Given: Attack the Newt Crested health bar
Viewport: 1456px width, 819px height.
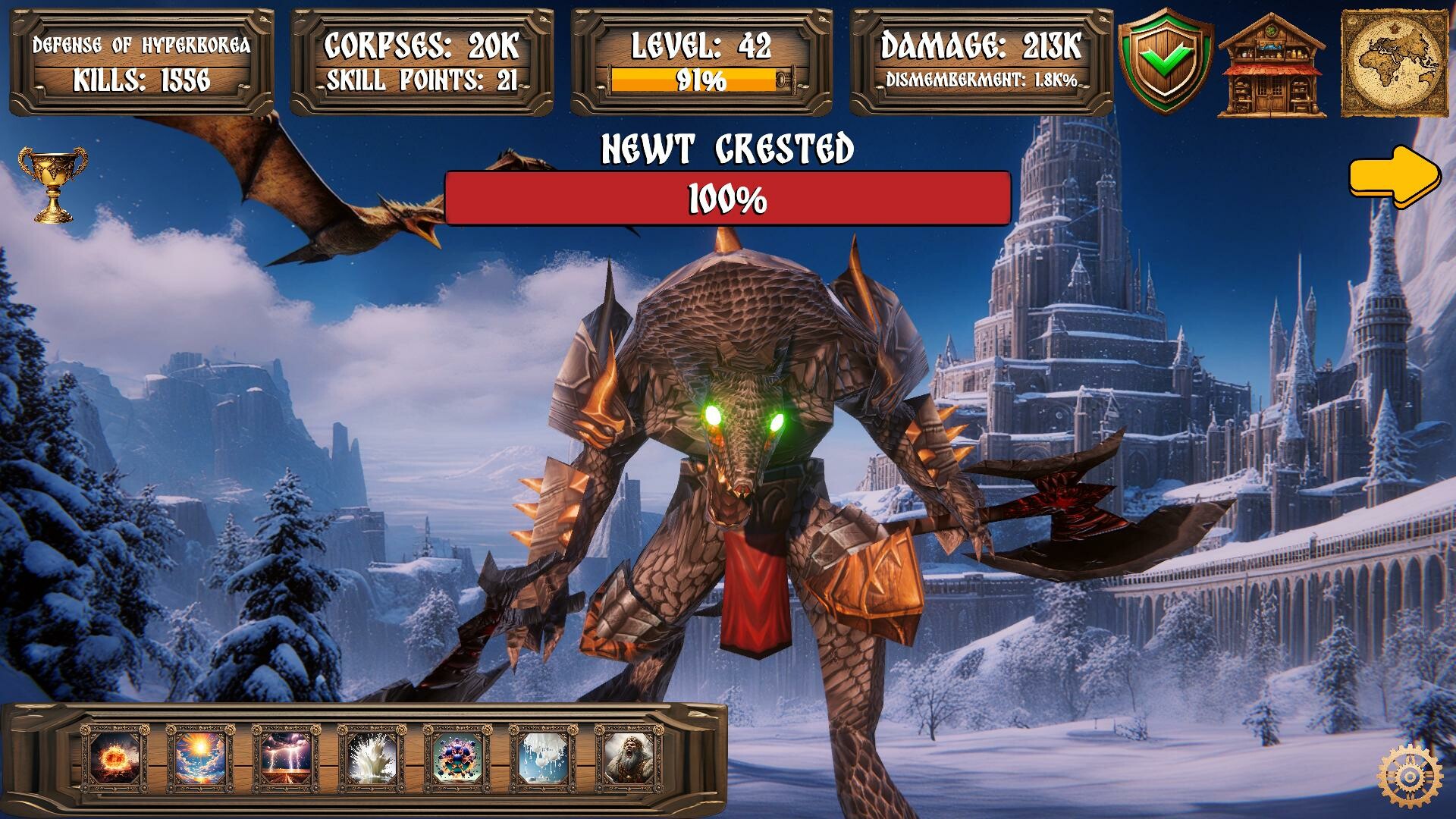Looking at the screenshot, I should pos(726,199).
